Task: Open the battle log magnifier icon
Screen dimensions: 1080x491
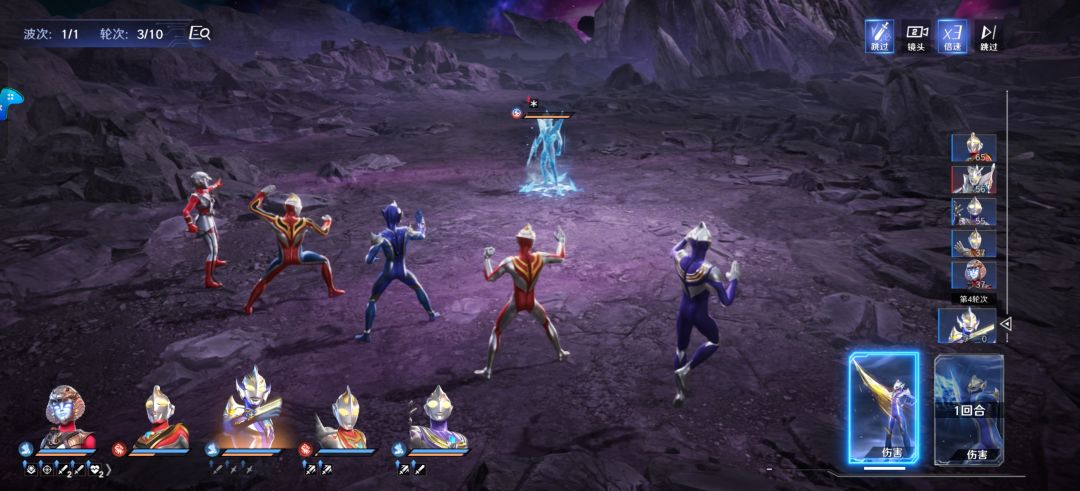Action: [x=200, y=33]
